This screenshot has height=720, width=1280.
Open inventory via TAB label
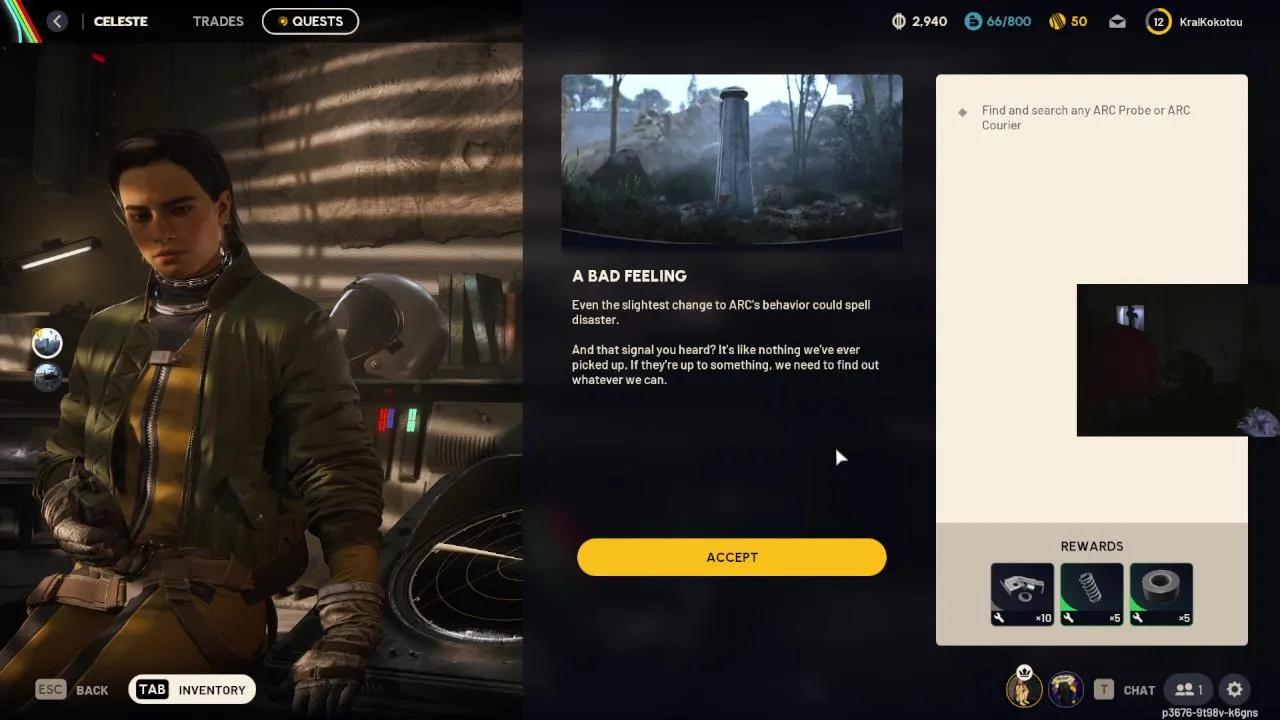152,689
